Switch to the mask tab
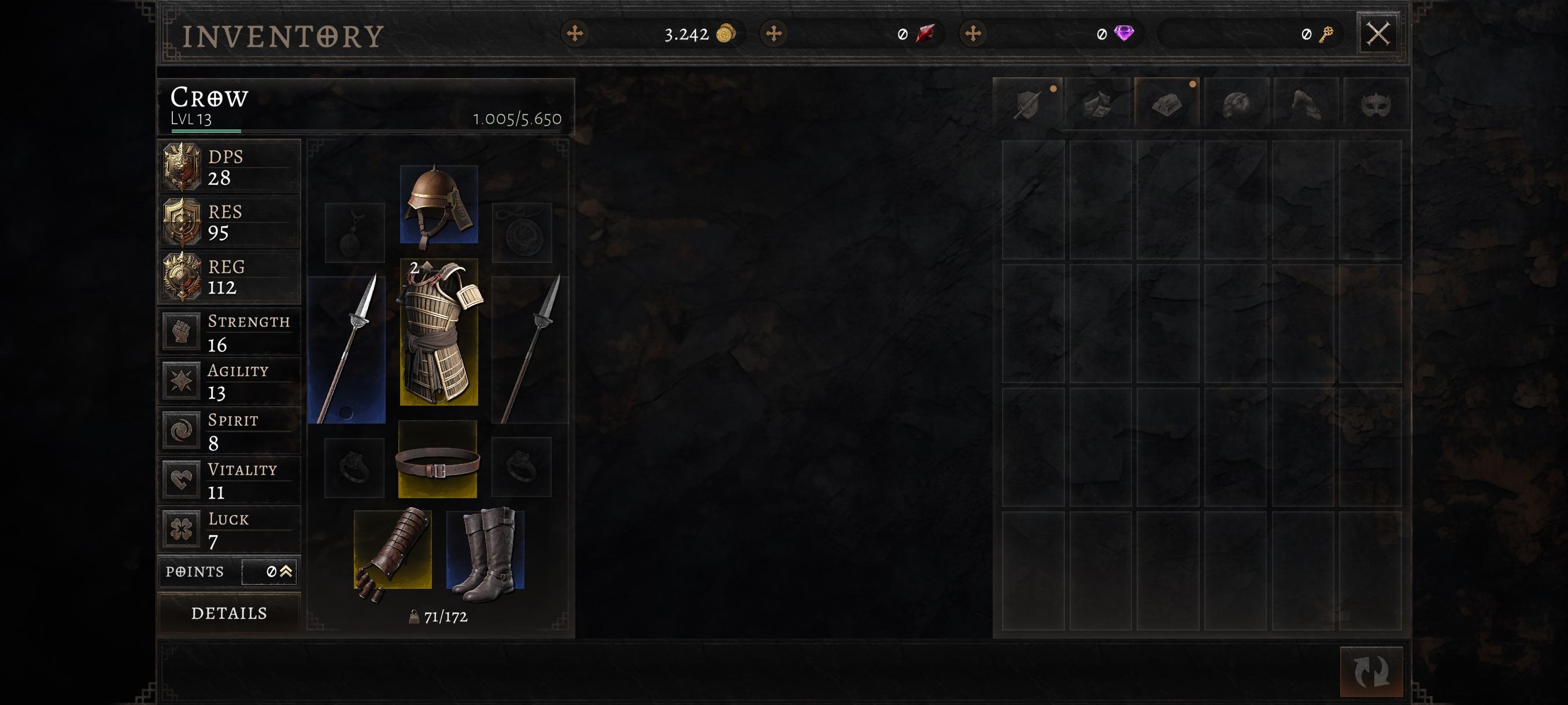The height and width of the screenshot is (705, 1568). click(1375, 103)
